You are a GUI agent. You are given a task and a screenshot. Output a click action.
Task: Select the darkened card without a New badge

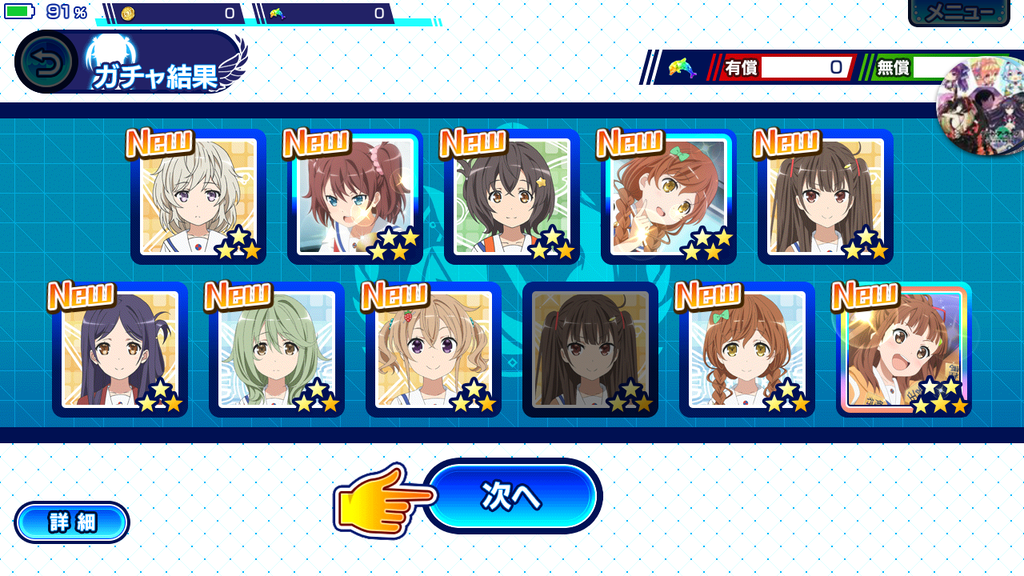(590, 350)
